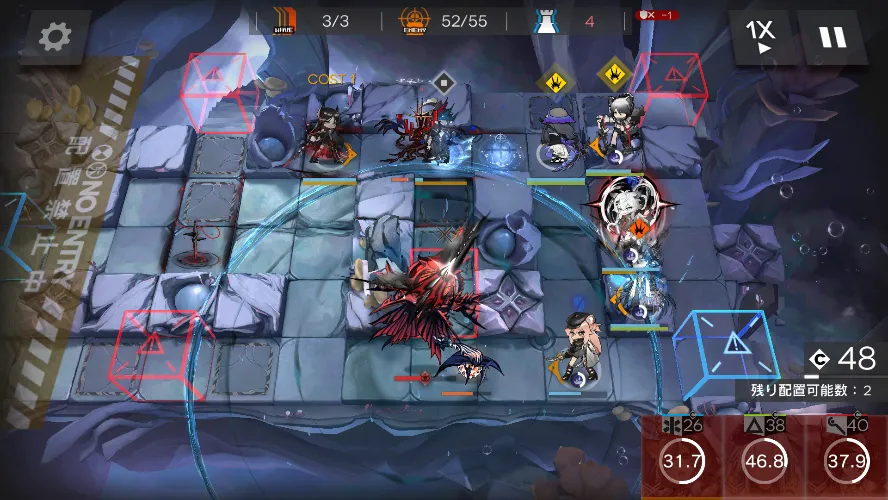Open the settings gear menu
This screenshot has width=888, height=500.
click(x=53, y=37)
